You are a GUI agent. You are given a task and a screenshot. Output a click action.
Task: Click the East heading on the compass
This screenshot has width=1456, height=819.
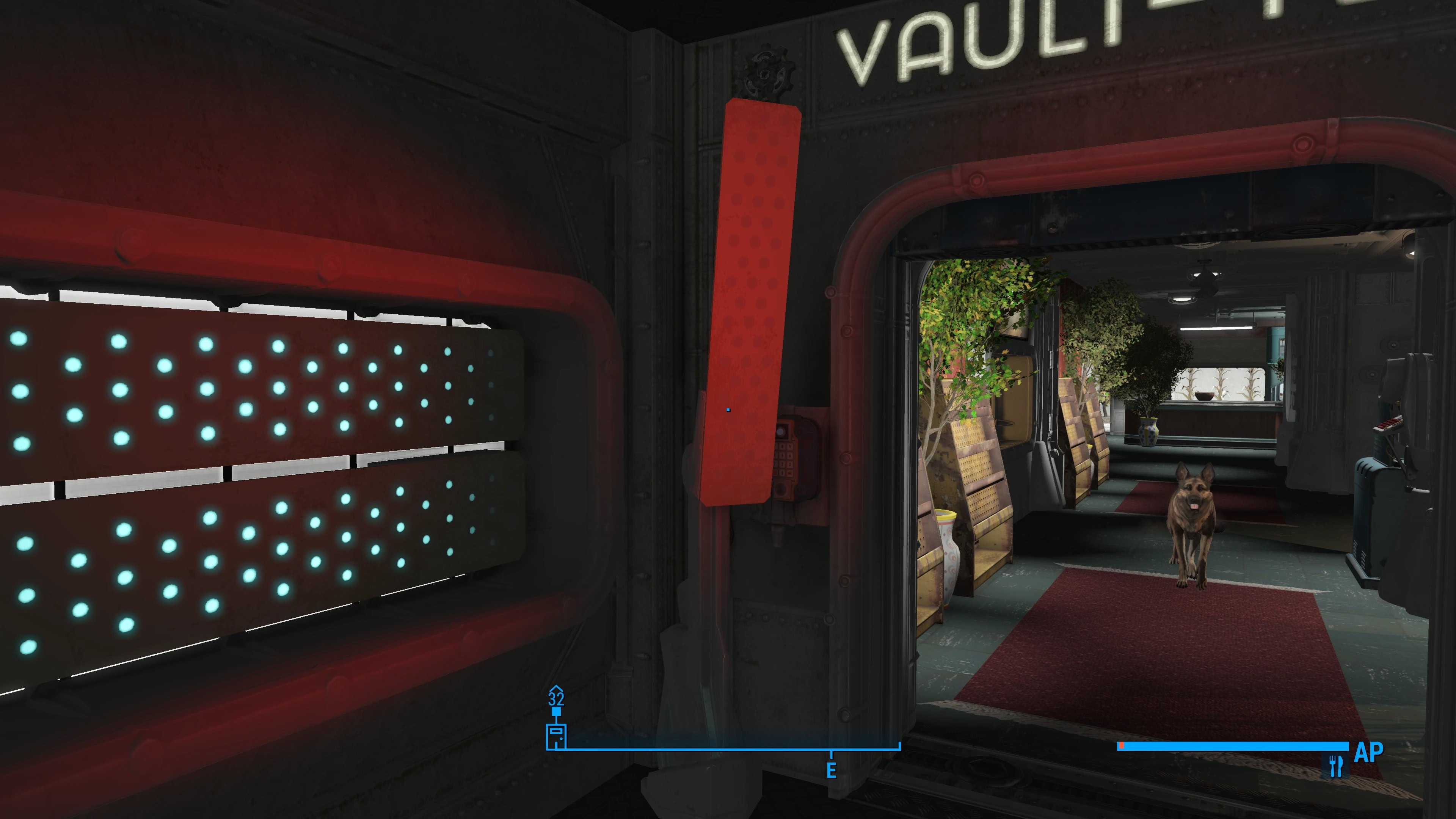(x=831, y=770)
